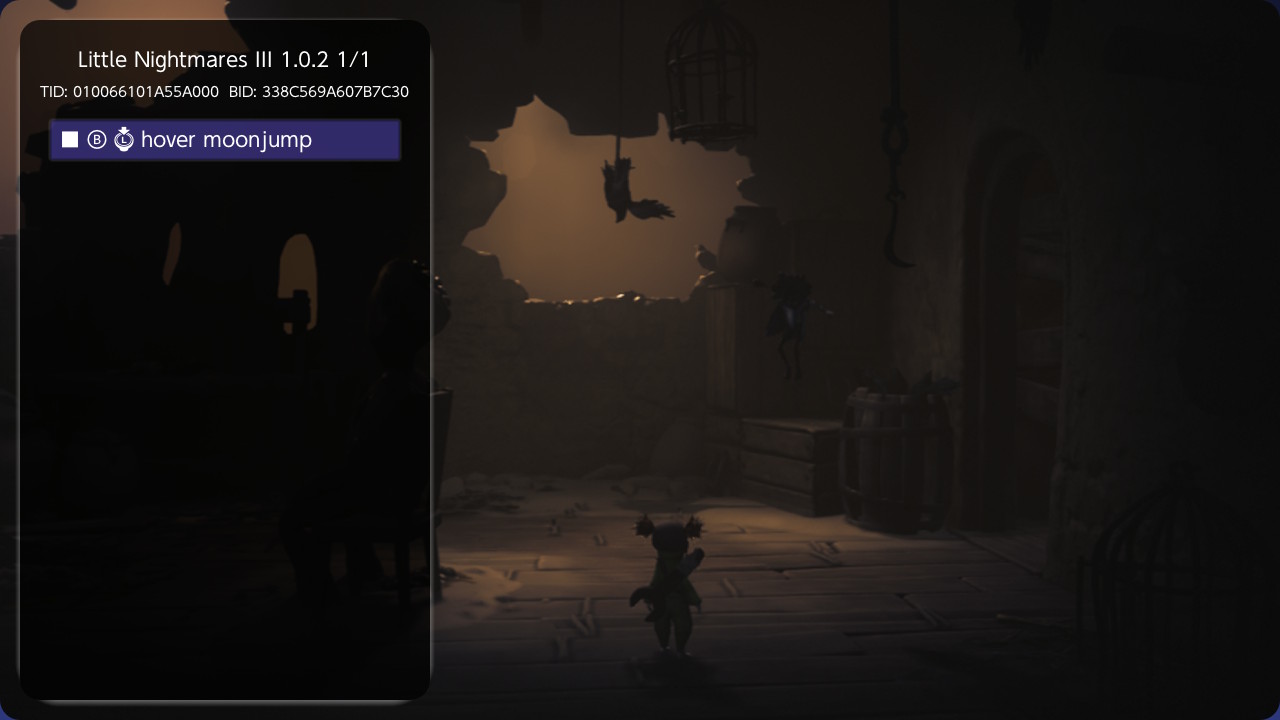Click the highlighted purple cheat selection bar
This screenshot has height=720, width=1280.
pyautogui.click(x=225, y=139)
